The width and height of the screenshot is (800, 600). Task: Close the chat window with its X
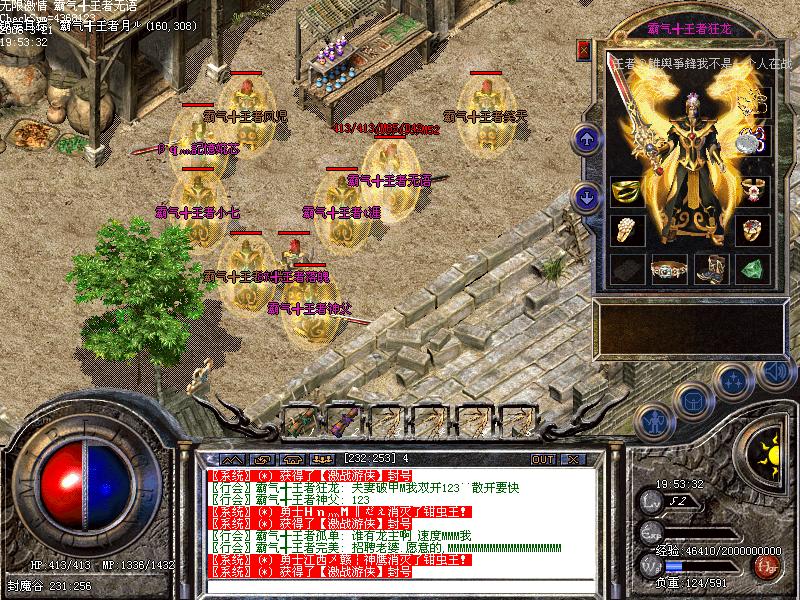[572, 459]
